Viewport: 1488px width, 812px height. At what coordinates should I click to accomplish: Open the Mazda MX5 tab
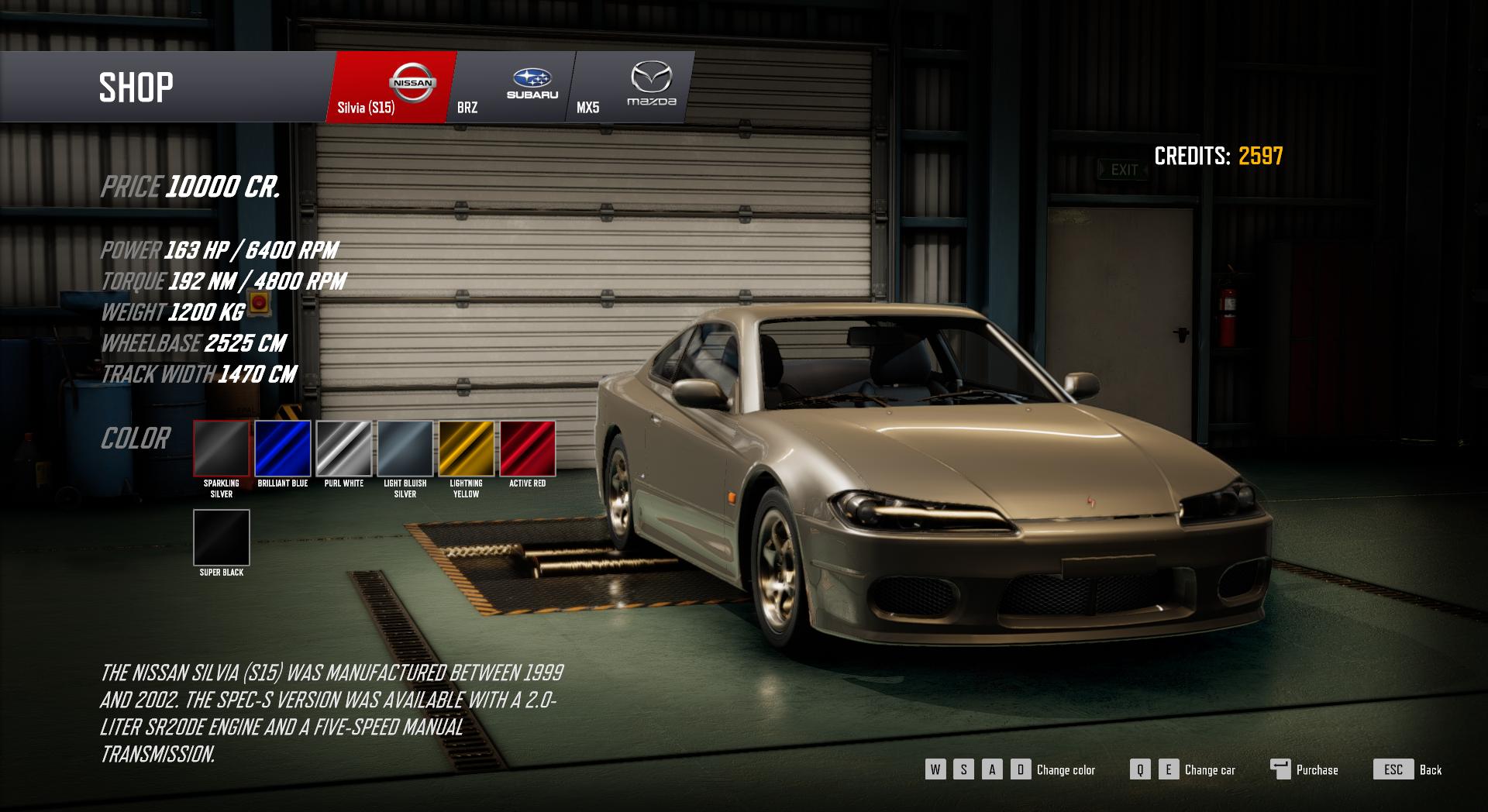[x=632, y=88]
